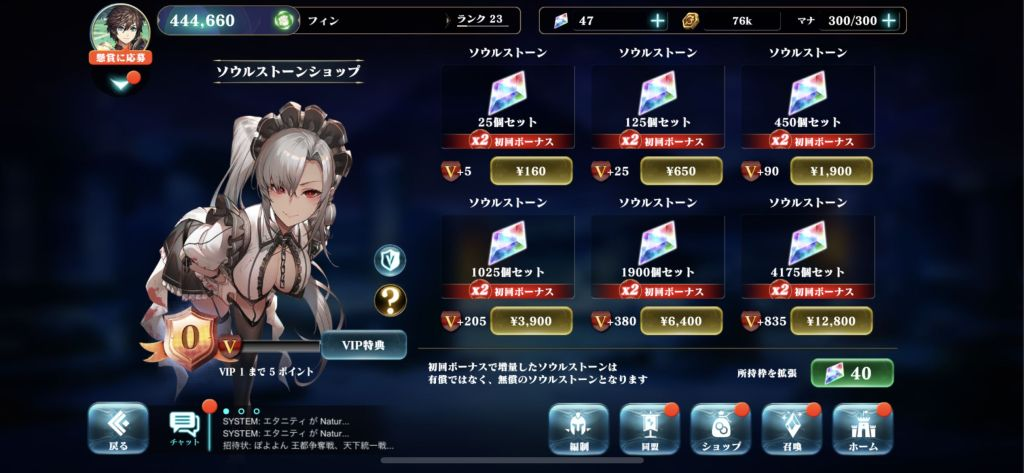This screenshot has height=473, width=1024.
Task: Open the ショップ shop menu
Action: pyautogui.click(x=720, y=429)
